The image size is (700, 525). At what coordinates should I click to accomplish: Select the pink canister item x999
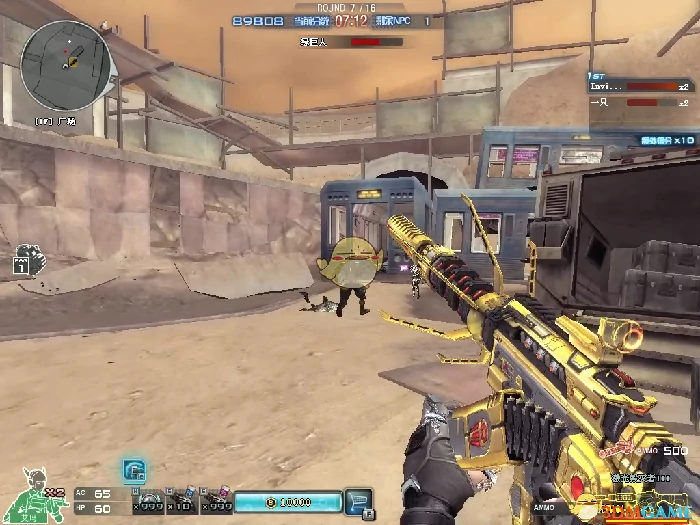point(216,499)
